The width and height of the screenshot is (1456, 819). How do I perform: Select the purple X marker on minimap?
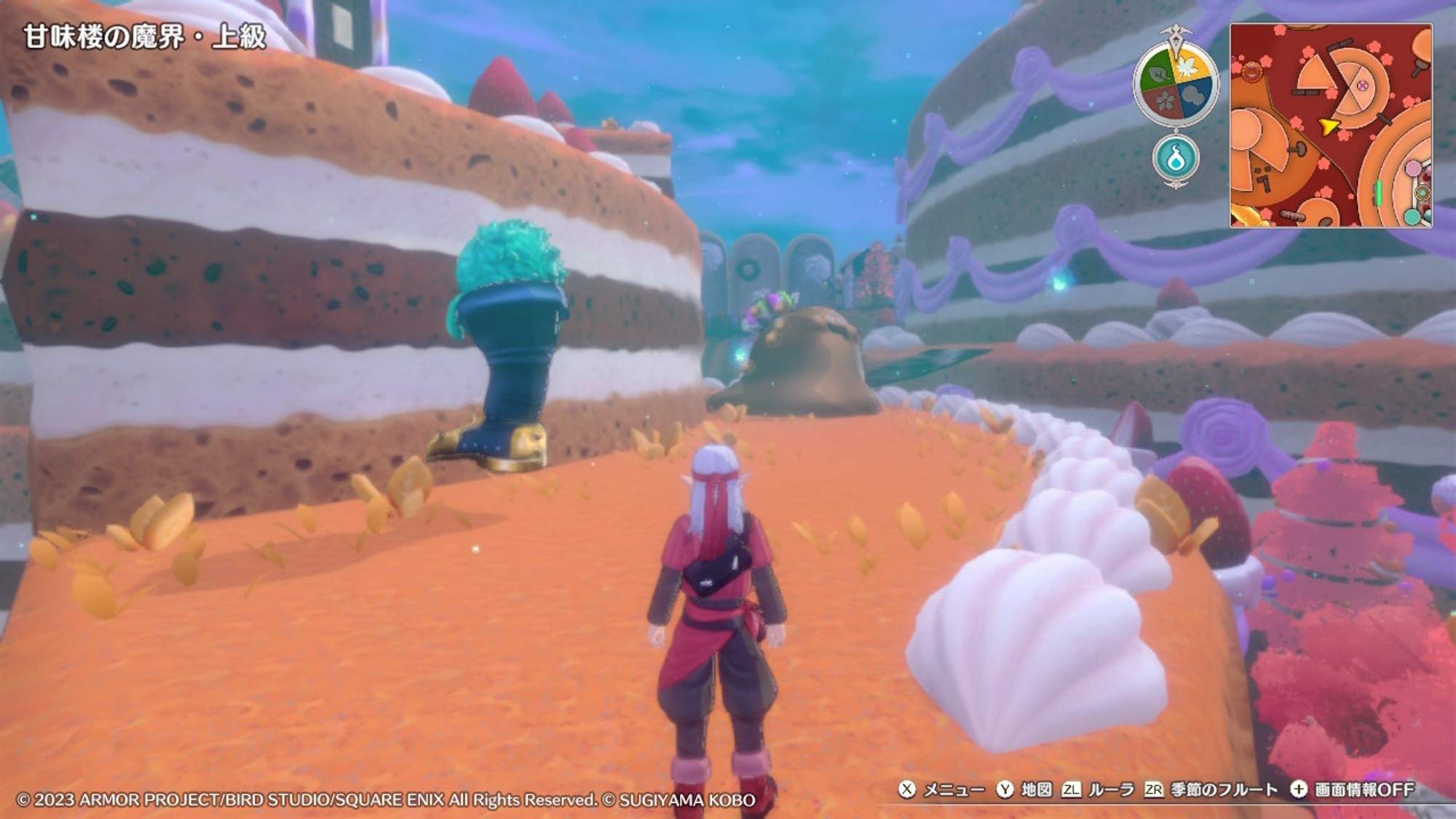coord(1362,86)
